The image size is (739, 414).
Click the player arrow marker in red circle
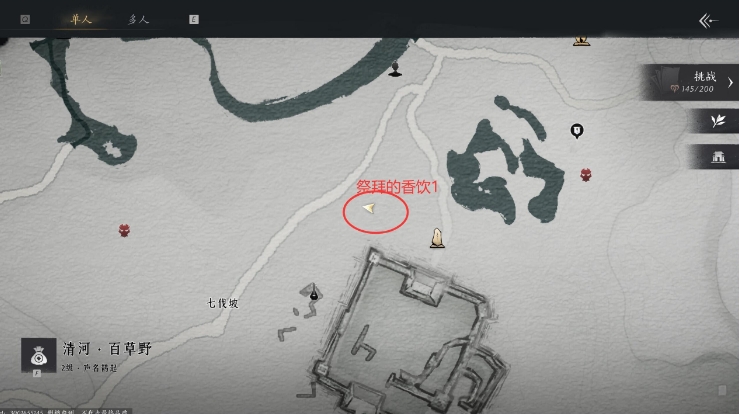click(369, 208)
